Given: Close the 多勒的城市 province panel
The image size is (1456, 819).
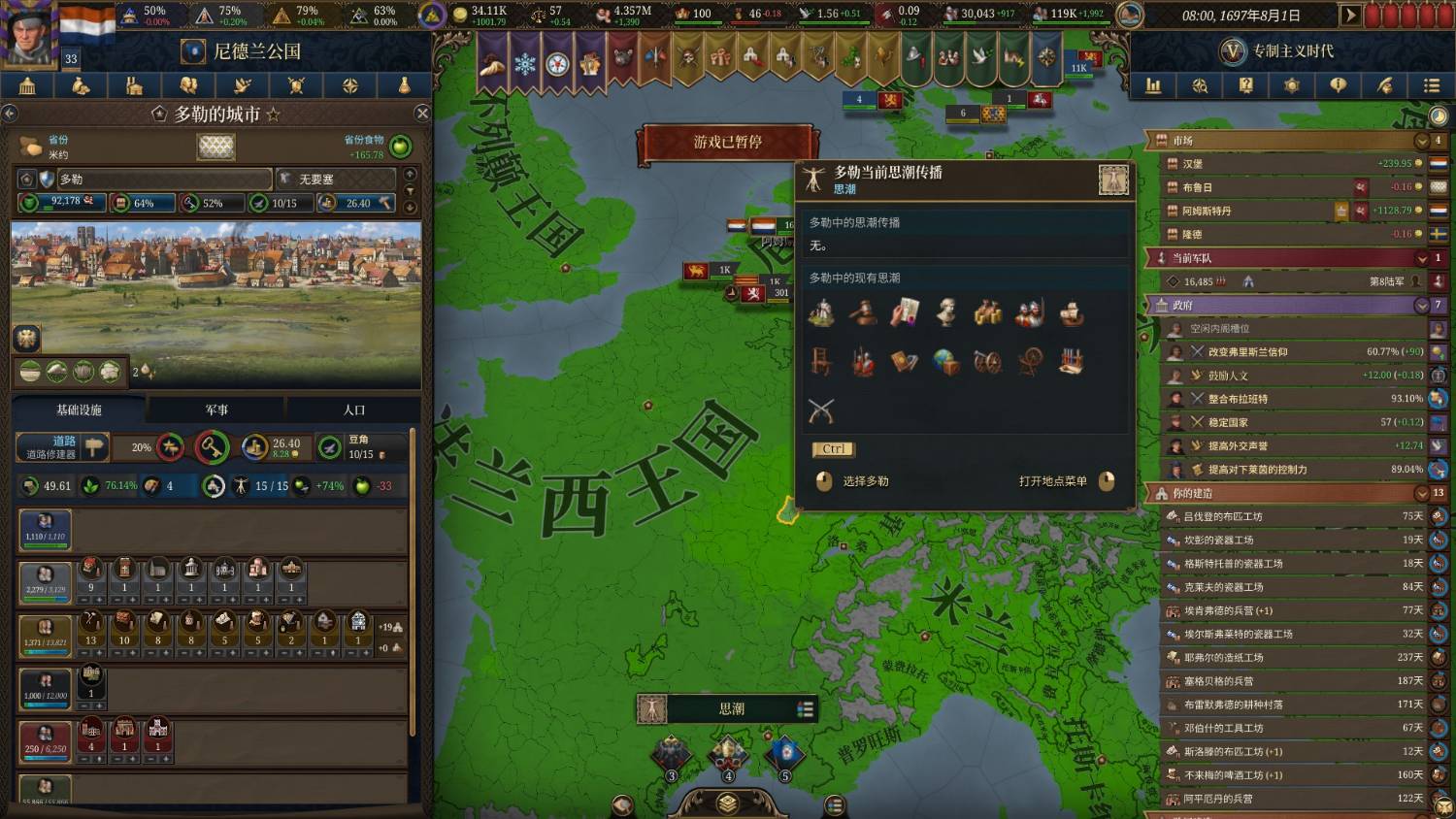Looking at the screenshot, I should pyautogui.click(x=422, y=114).
